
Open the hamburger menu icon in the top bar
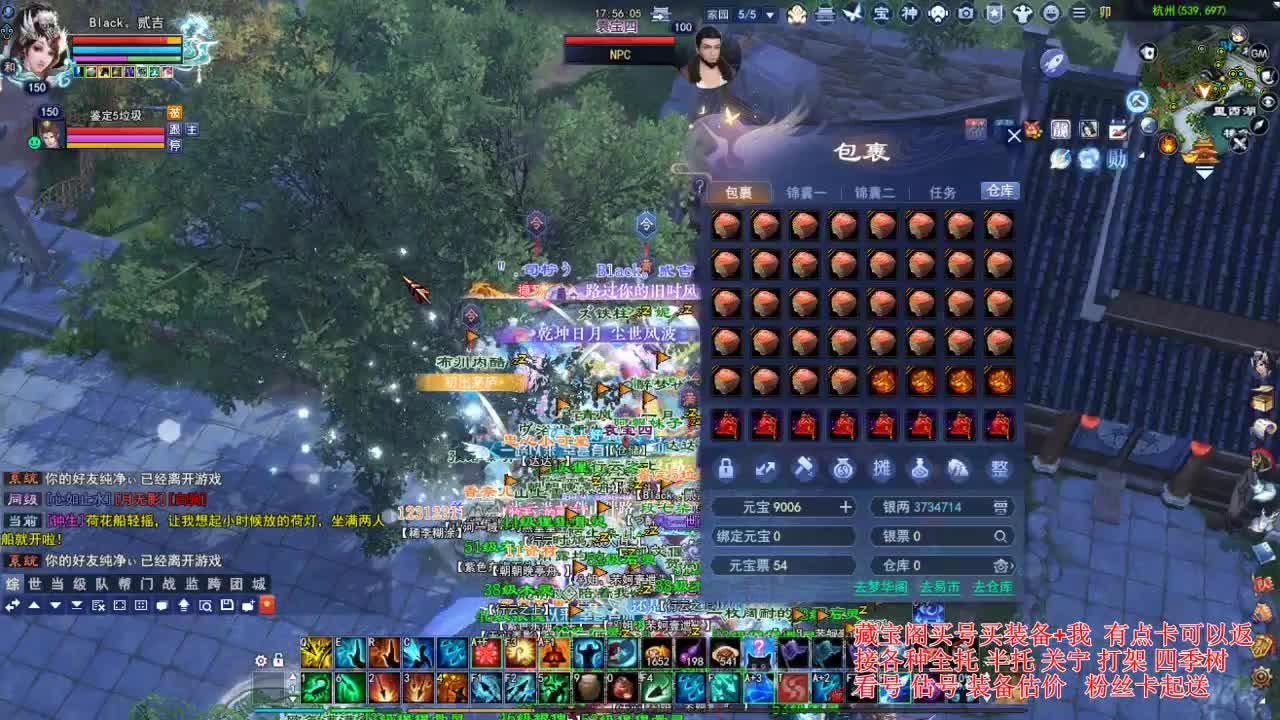(1079, 13)
